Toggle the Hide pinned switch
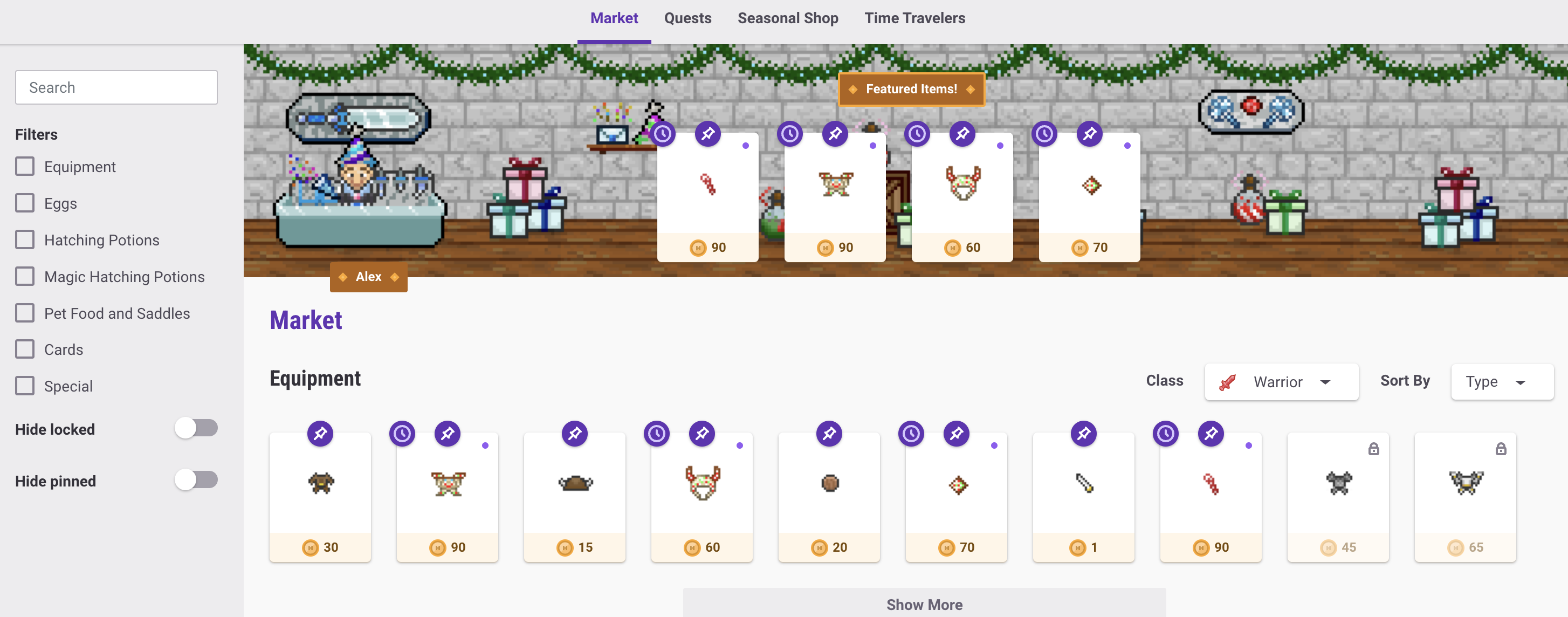Screen dimensions: 1568x617 [x=196, y=480]
